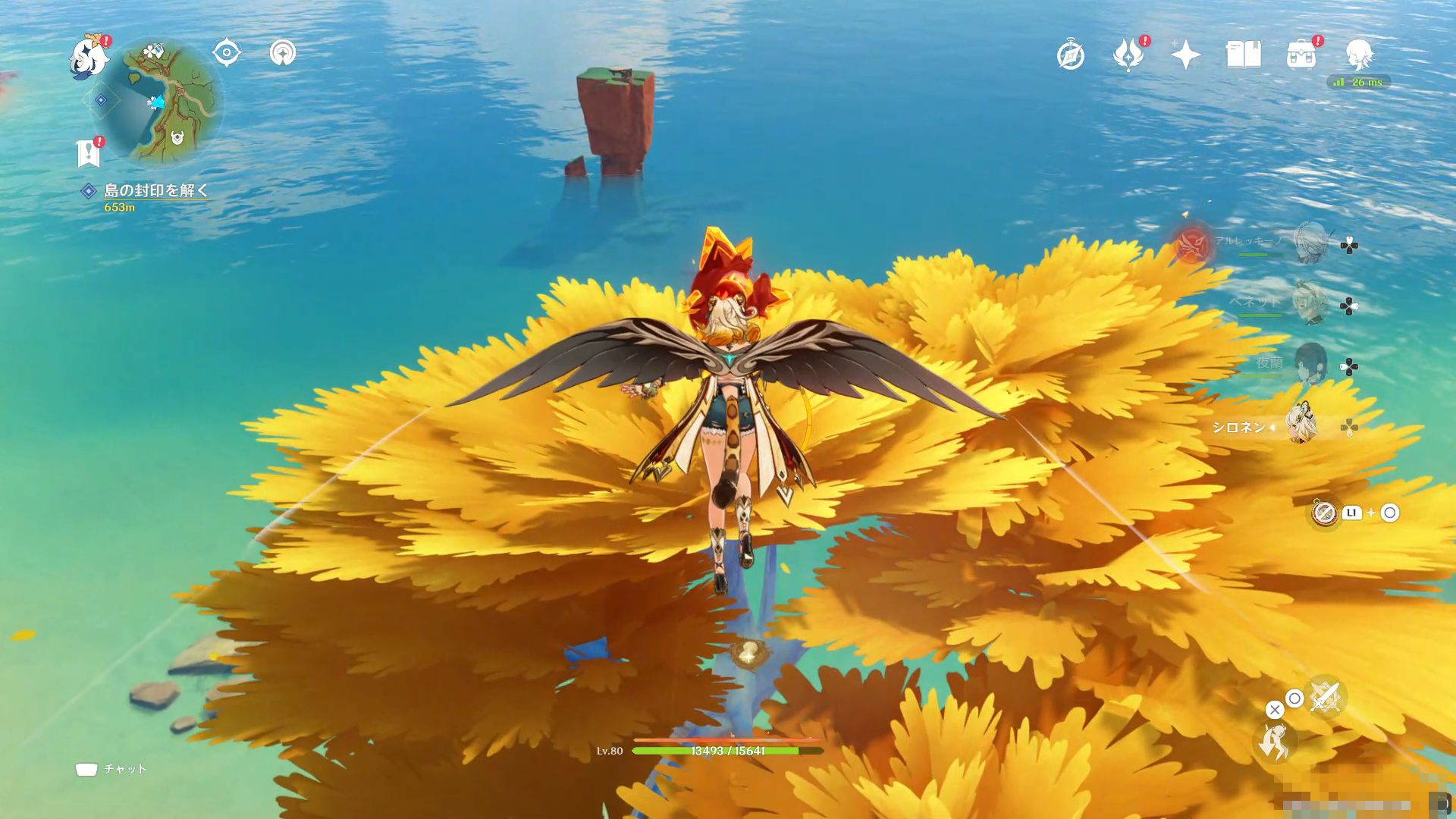Open the quest navigation diamond-target icon
The height and width of the screenshot is (819, 1456).
coord(226,53)
